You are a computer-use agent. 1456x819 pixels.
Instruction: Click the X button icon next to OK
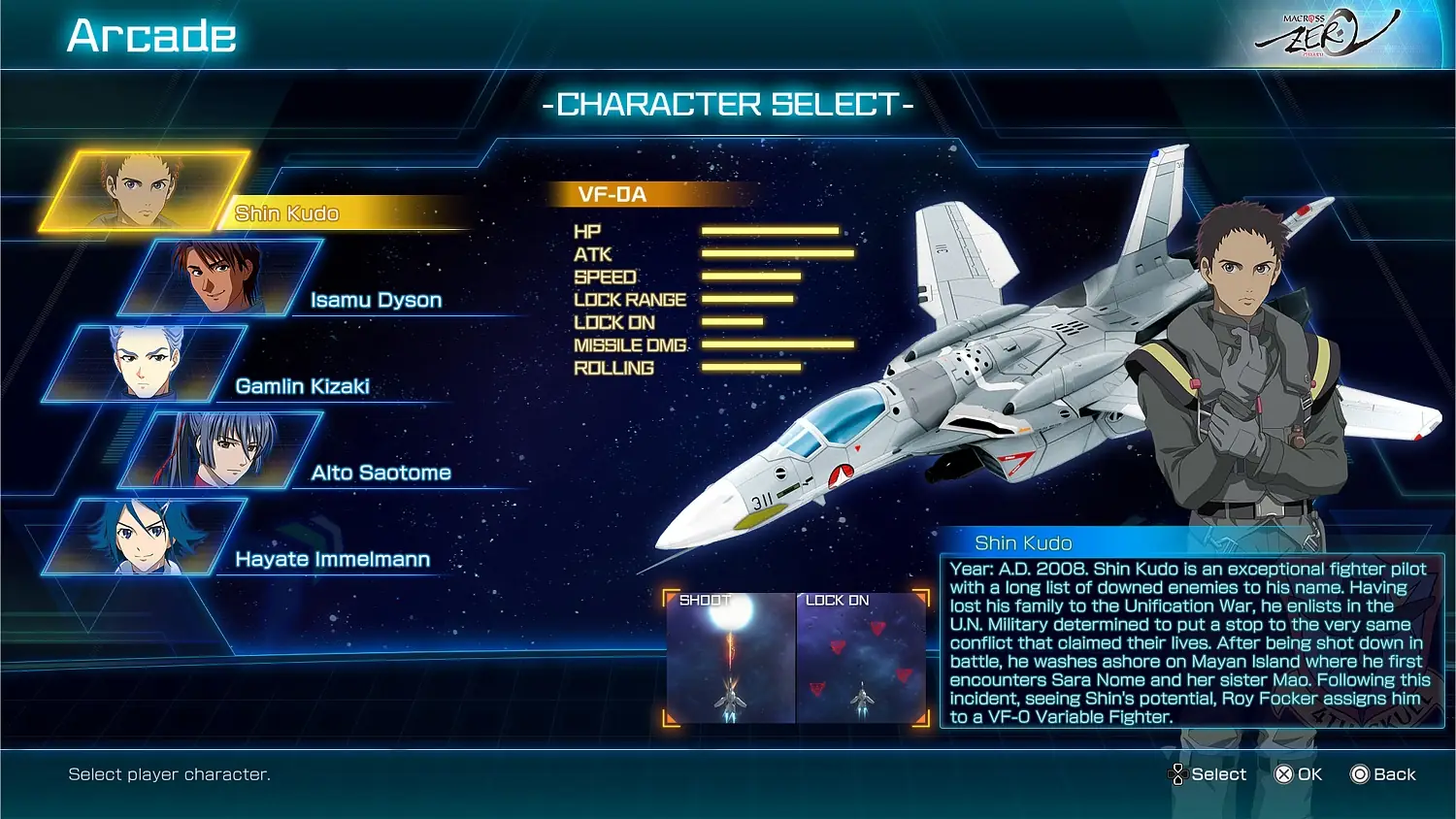pos(1279,774)
